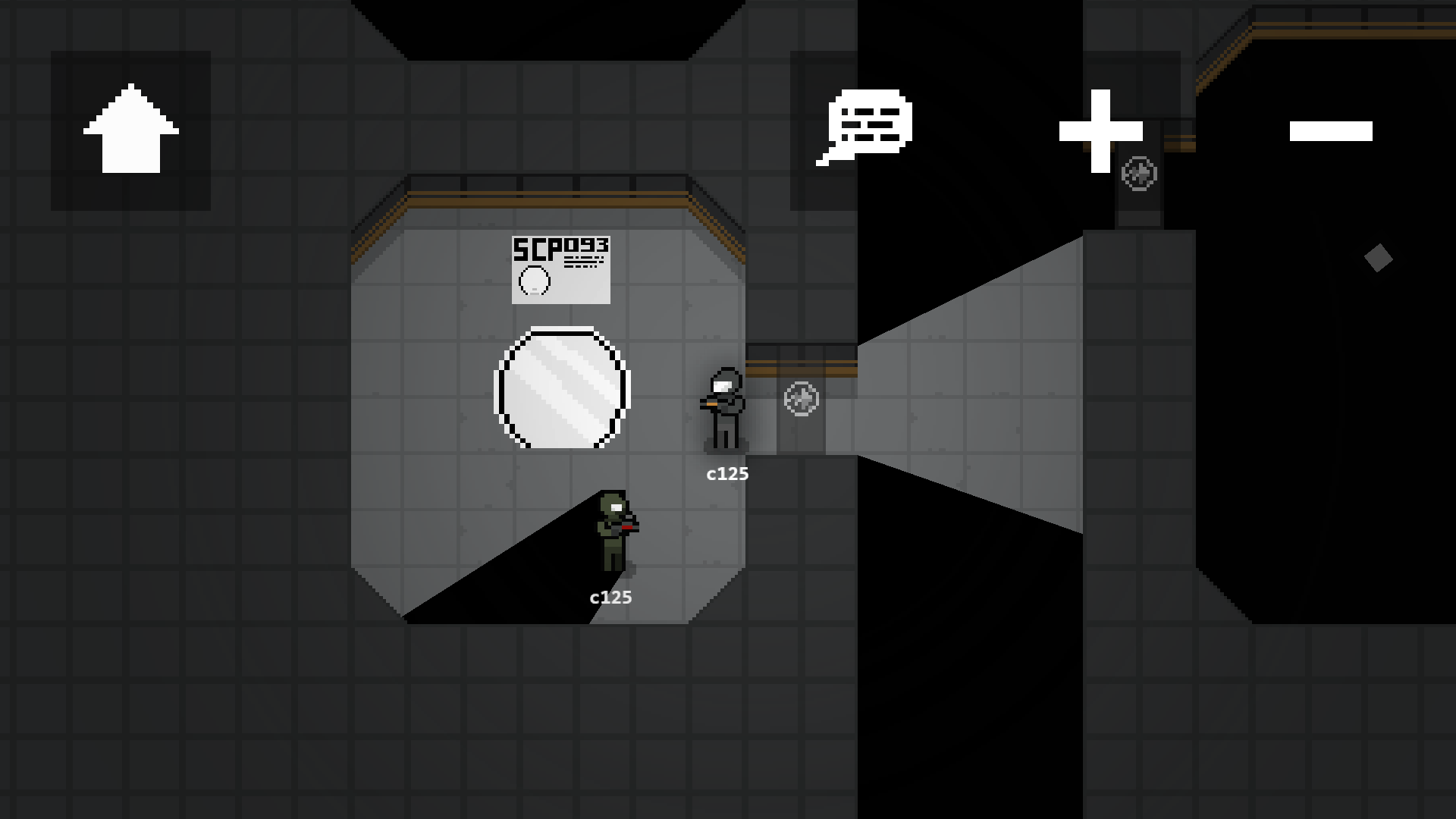The width and height of the screenshot is (1456, 819).
Task: Click the round mirror in the containment chamber
Action: tap(561, 385)
